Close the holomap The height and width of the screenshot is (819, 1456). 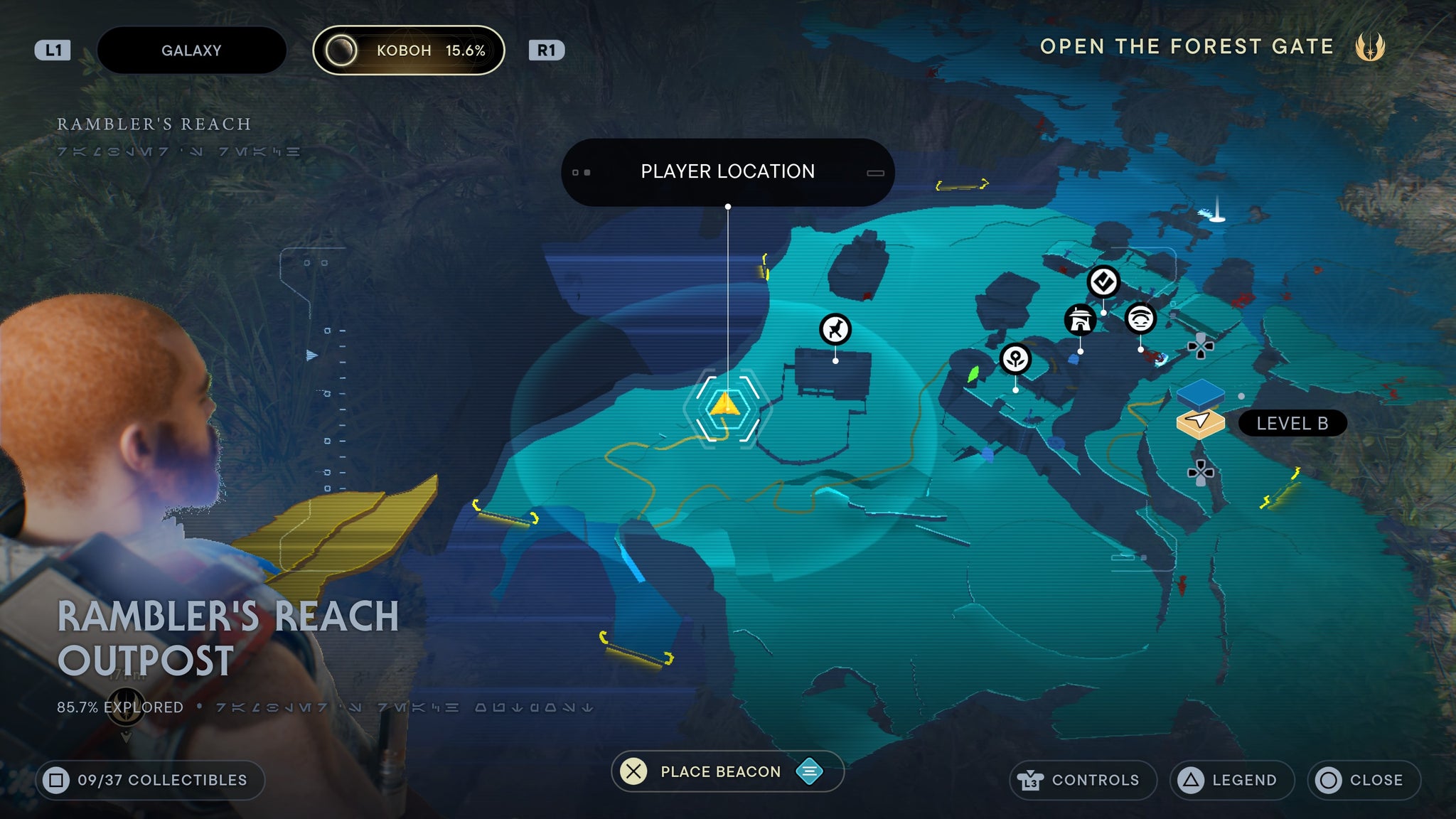[x=1363, y=780]
